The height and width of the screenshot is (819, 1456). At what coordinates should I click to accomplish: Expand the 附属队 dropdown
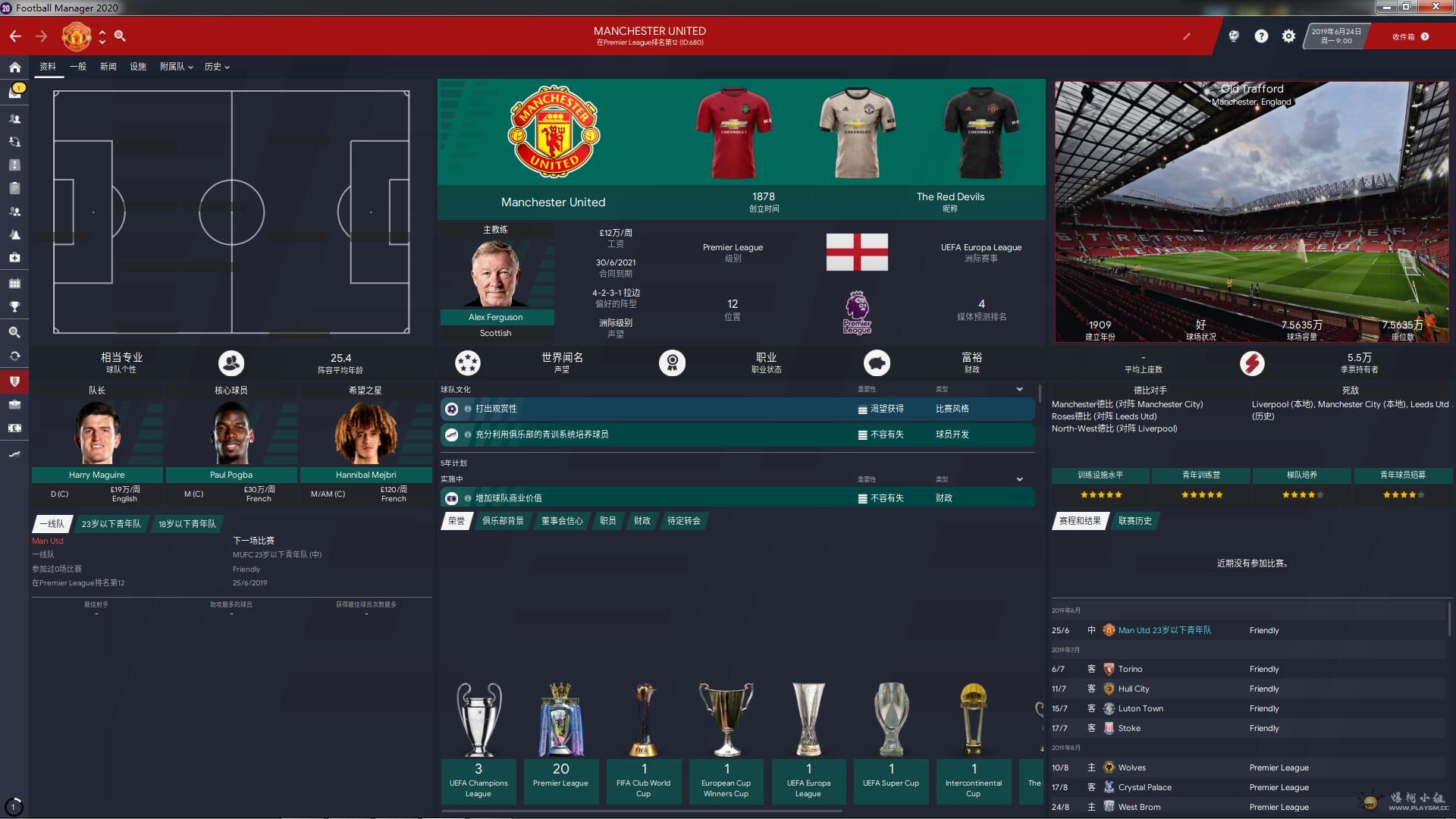[176, 67]
